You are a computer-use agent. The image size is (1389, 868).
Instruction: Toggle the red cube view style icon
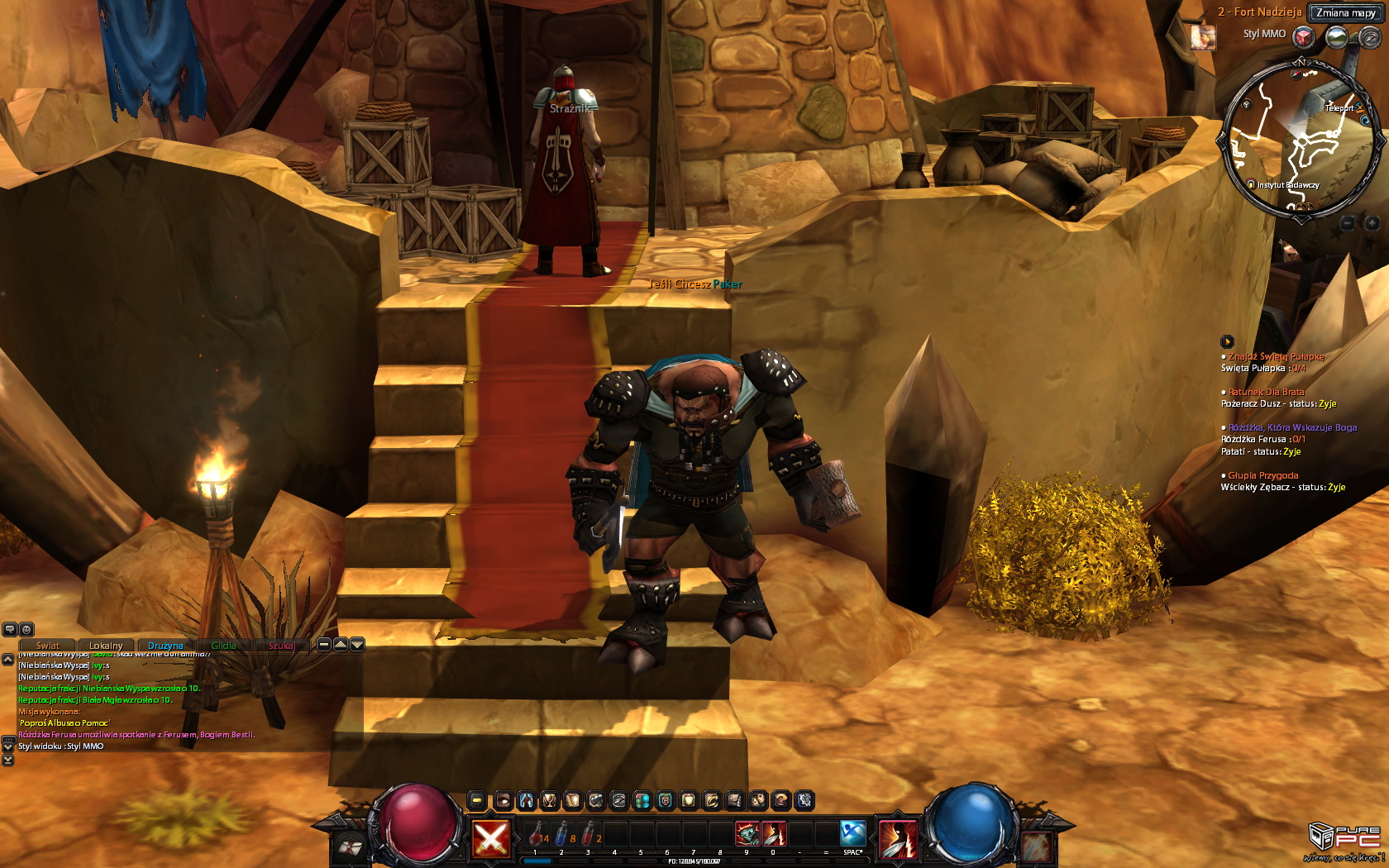coord(1304,36)
